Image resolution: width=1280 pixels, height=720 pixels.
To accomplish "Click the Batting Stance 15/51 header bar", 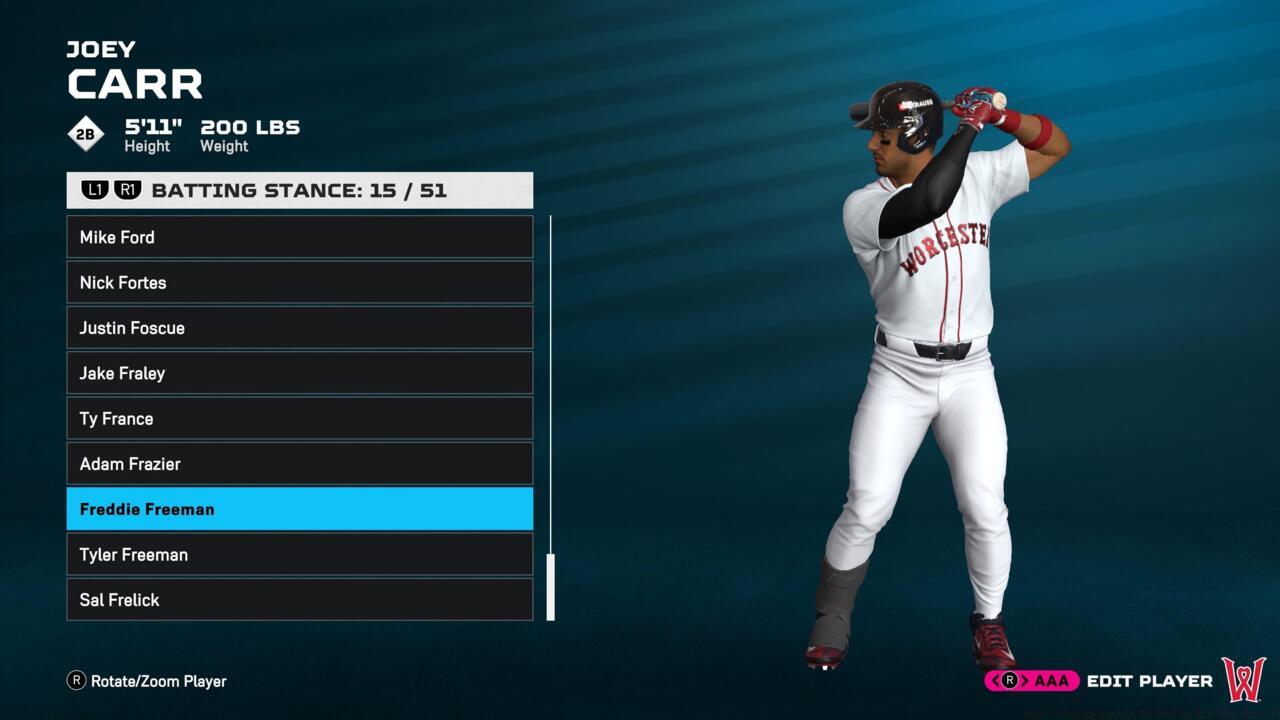I will tap(300, 189).
